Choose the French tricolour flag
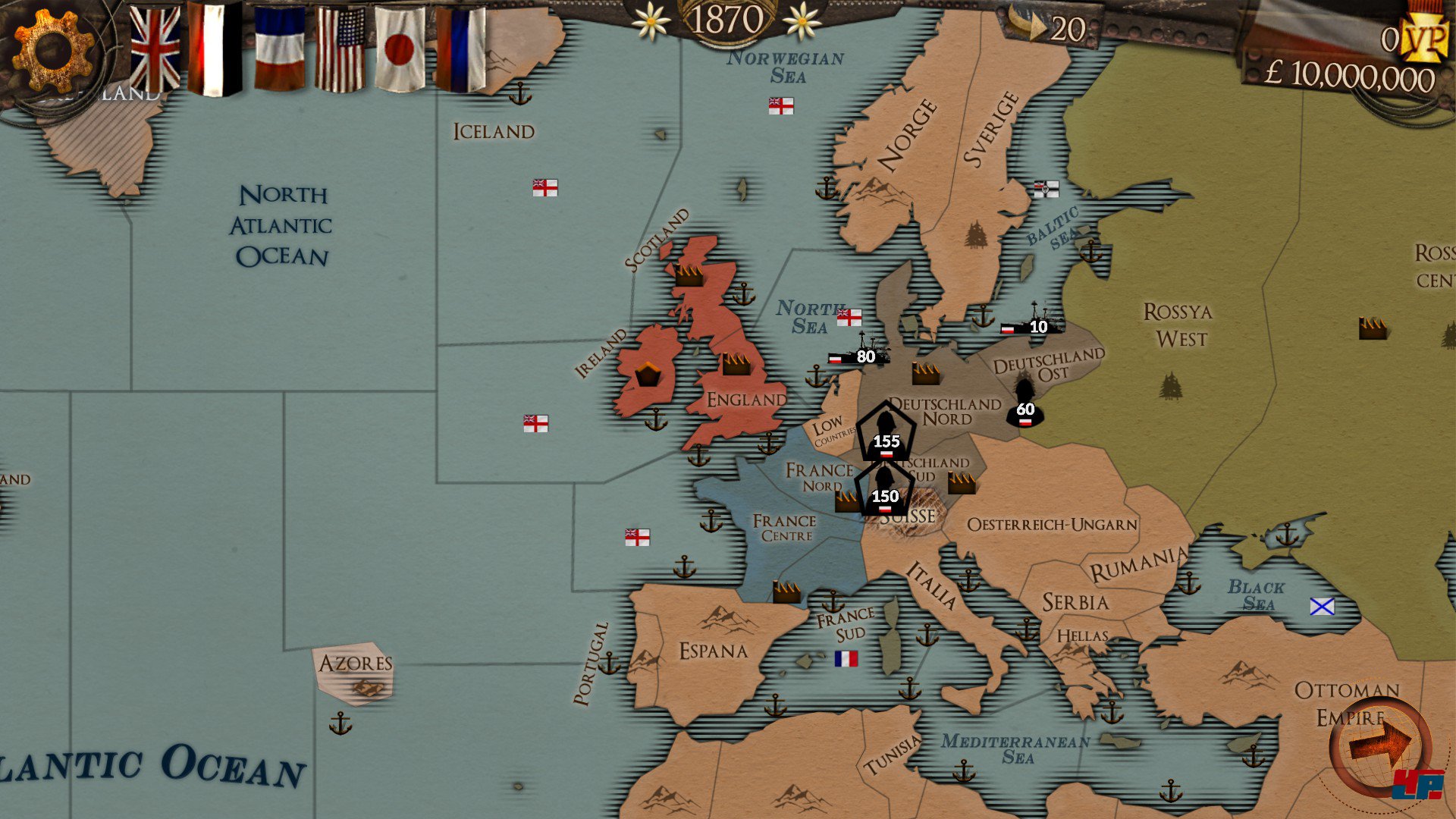1456x819 pixels. point(279,49)
